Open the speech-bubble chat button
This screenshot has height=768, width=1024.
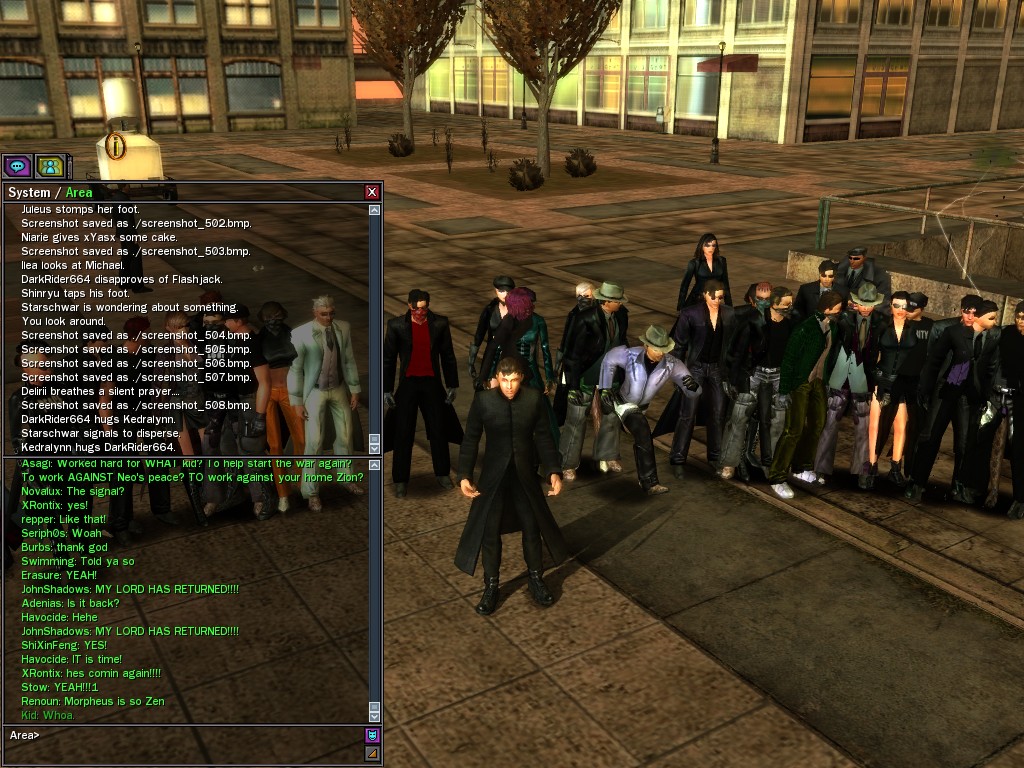(x=17, y=166)
